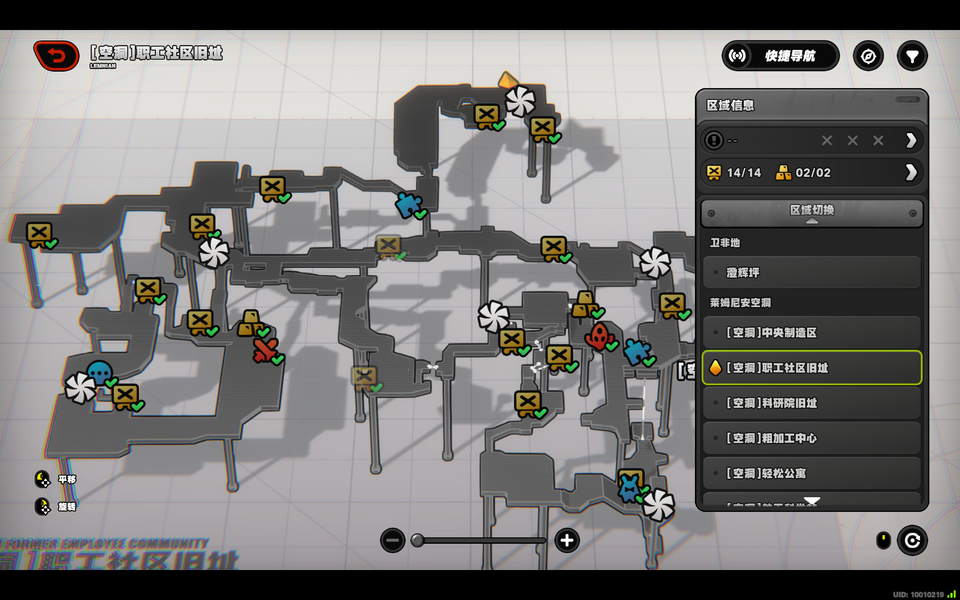Reset the map view with the rotate button

tap(911, 541)
